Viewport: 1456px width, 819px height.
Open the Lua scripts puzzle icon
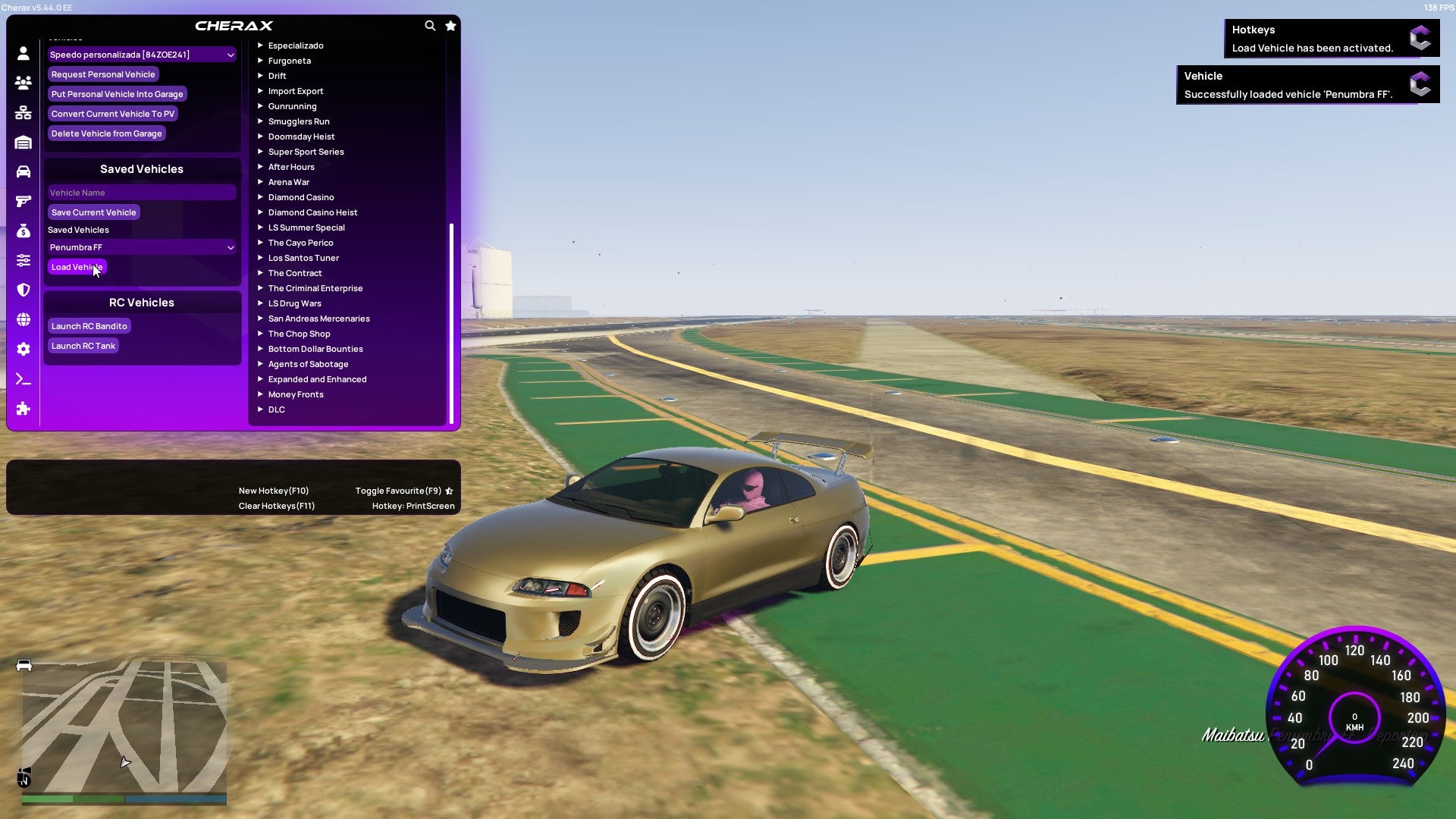pos(23,409)
